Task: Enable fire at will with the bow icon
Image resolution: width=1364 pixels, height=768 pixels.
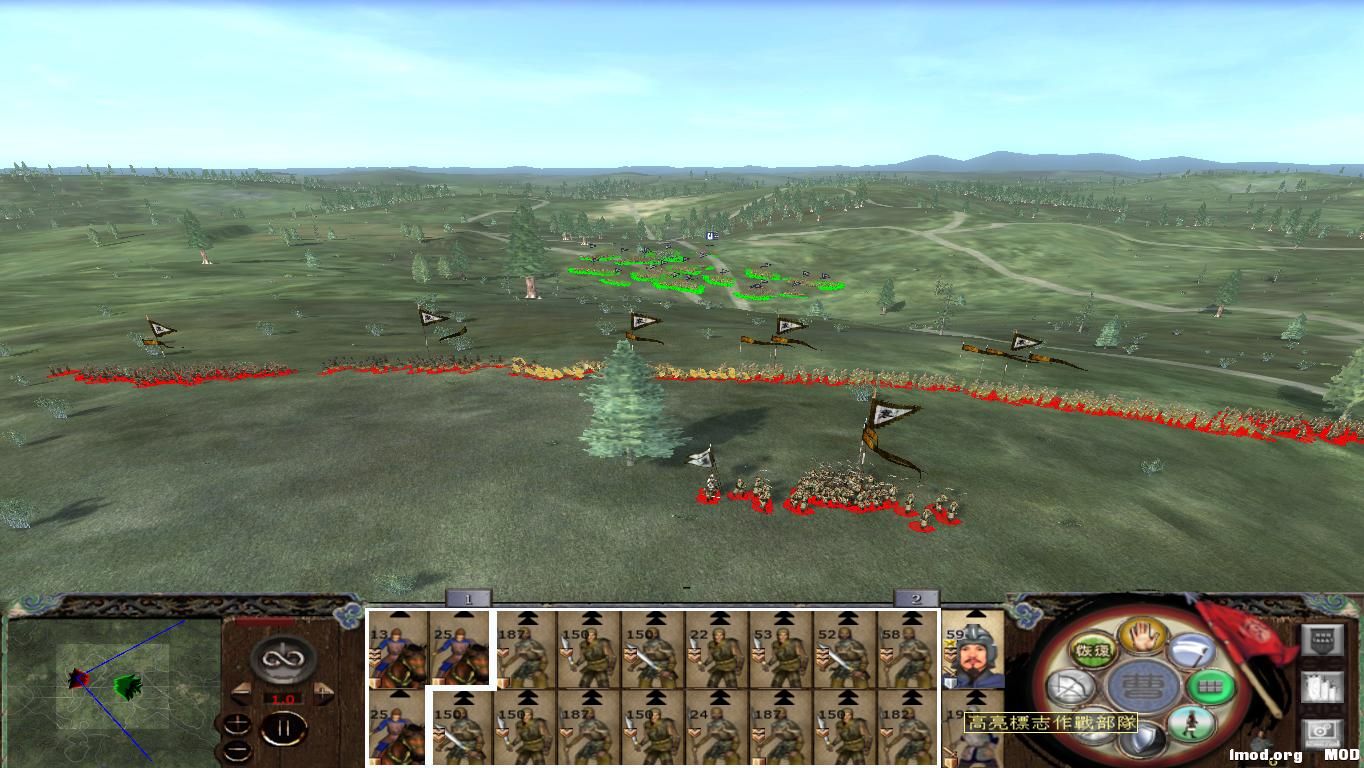Action: point(1069,686)
